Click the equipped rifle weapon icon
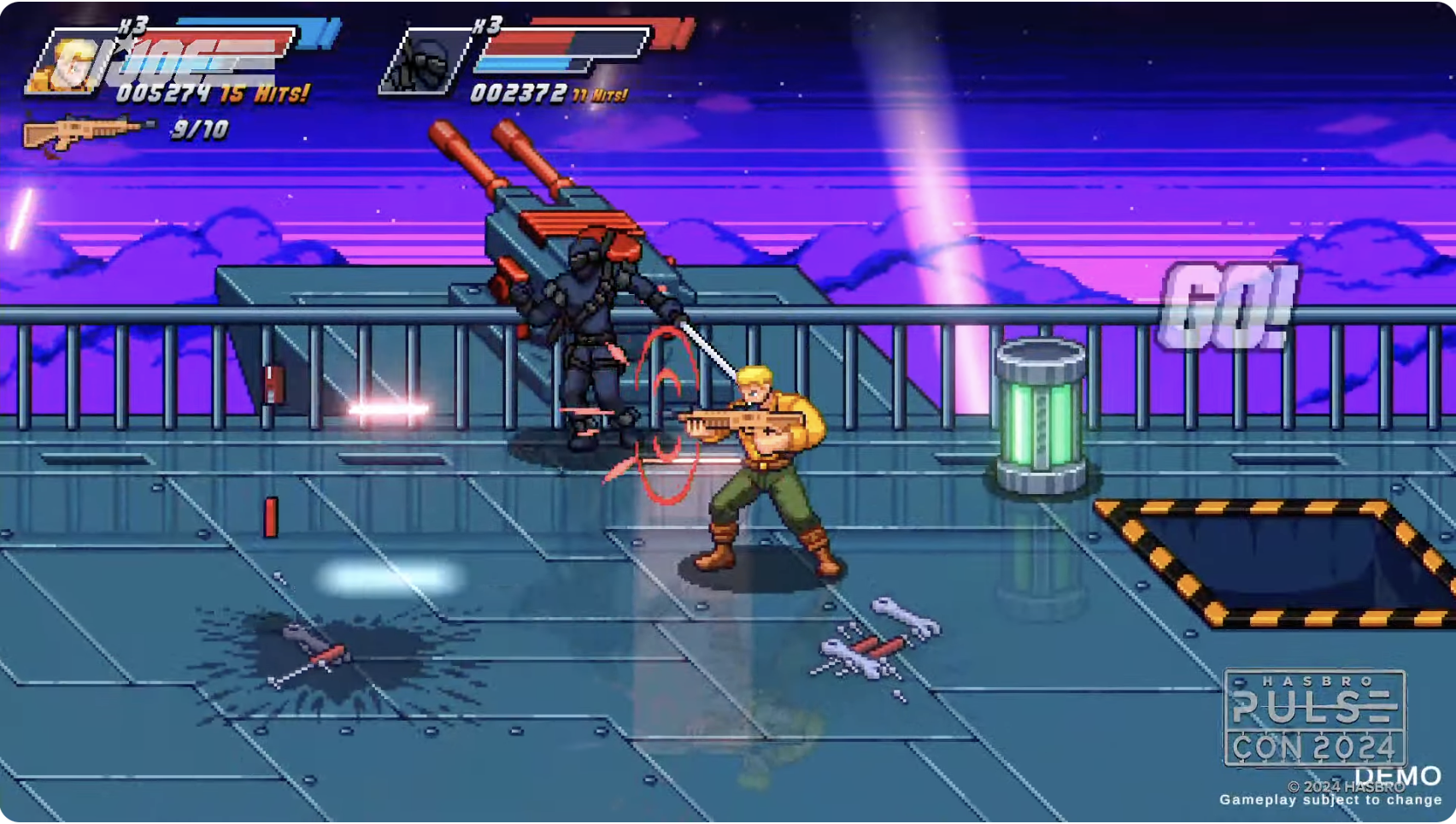Screen dimensions: 1456x824 (85, 132)
